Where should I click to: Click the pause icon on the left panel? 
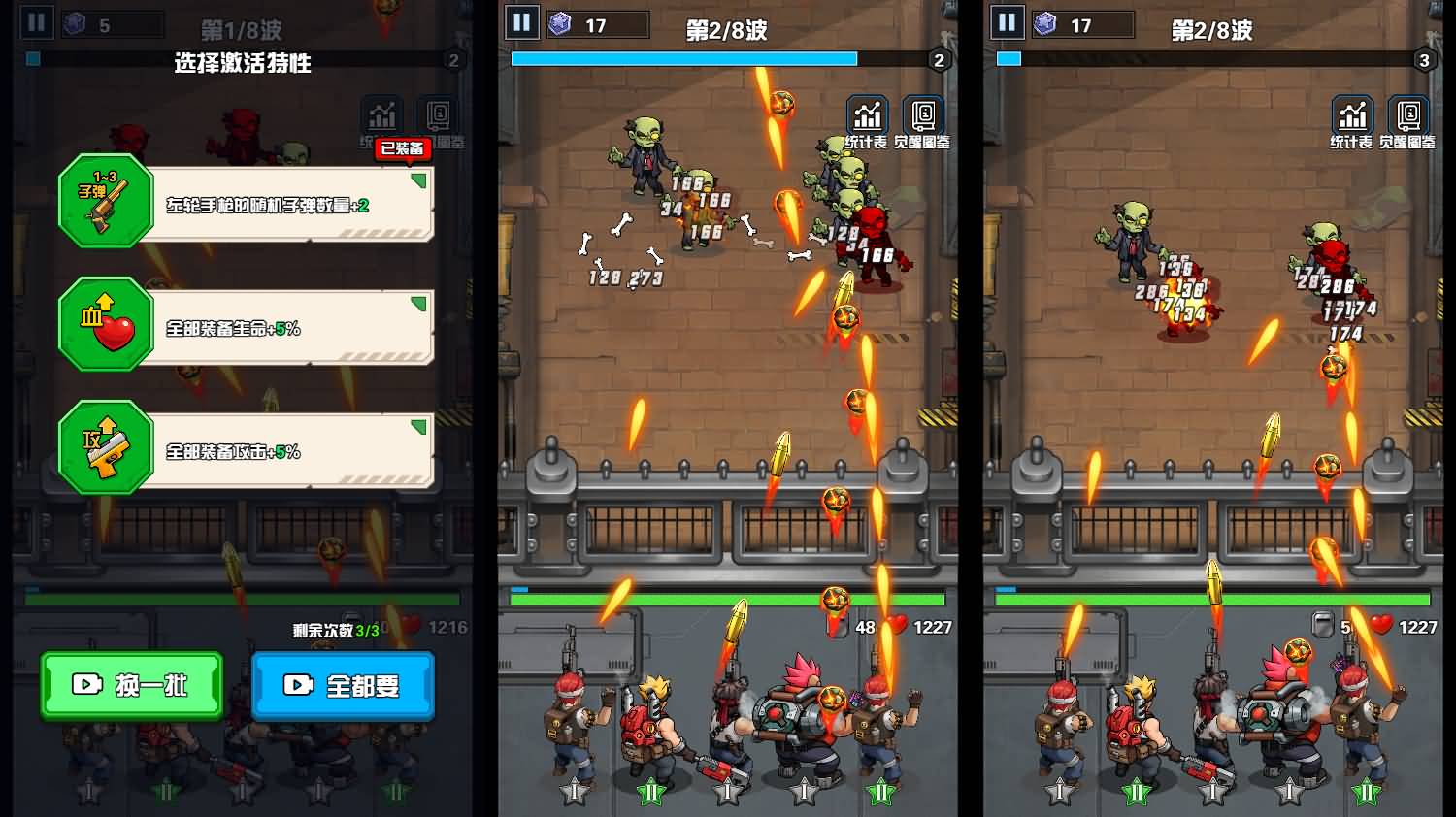[x=37, y=19]
